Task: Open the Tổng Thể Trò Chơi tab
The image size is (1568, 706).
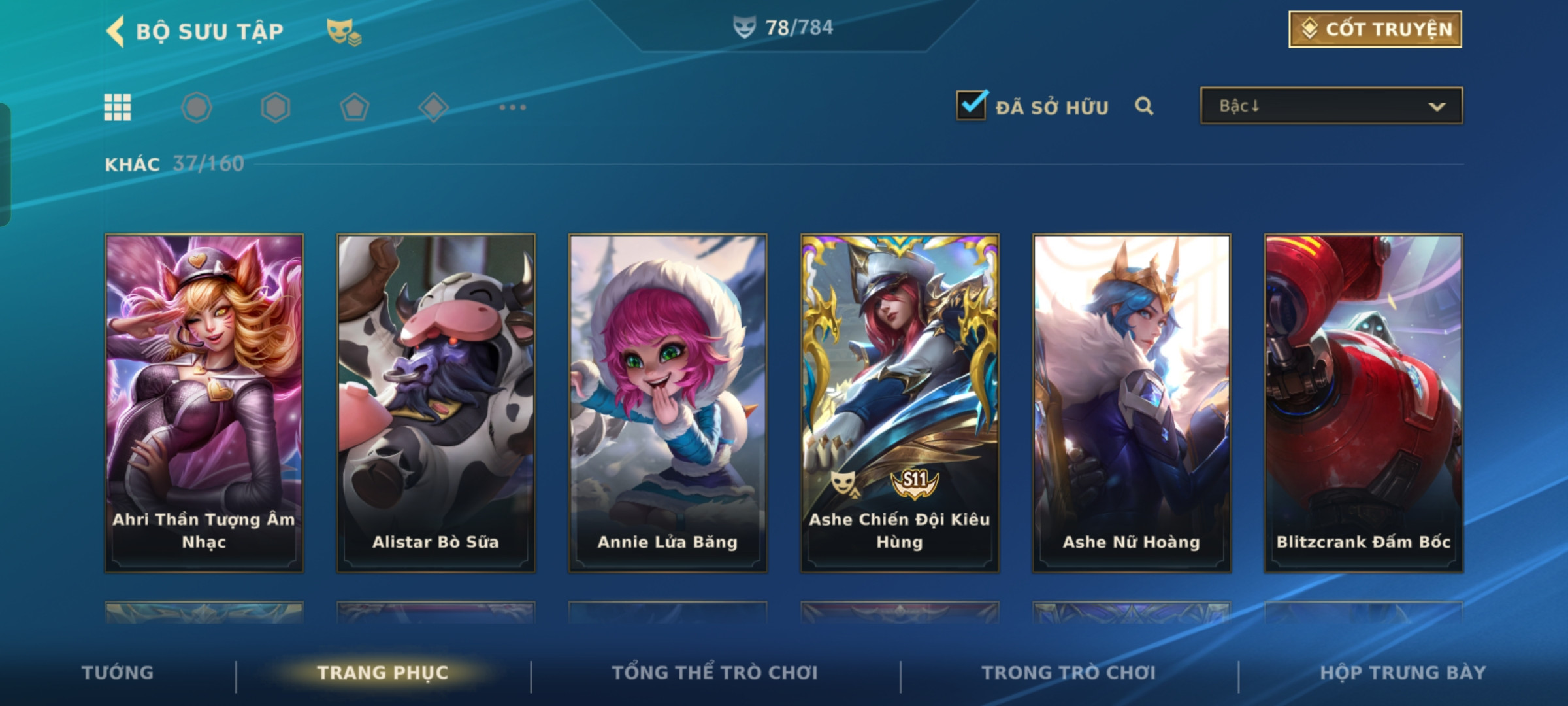Action: point(715,673)
